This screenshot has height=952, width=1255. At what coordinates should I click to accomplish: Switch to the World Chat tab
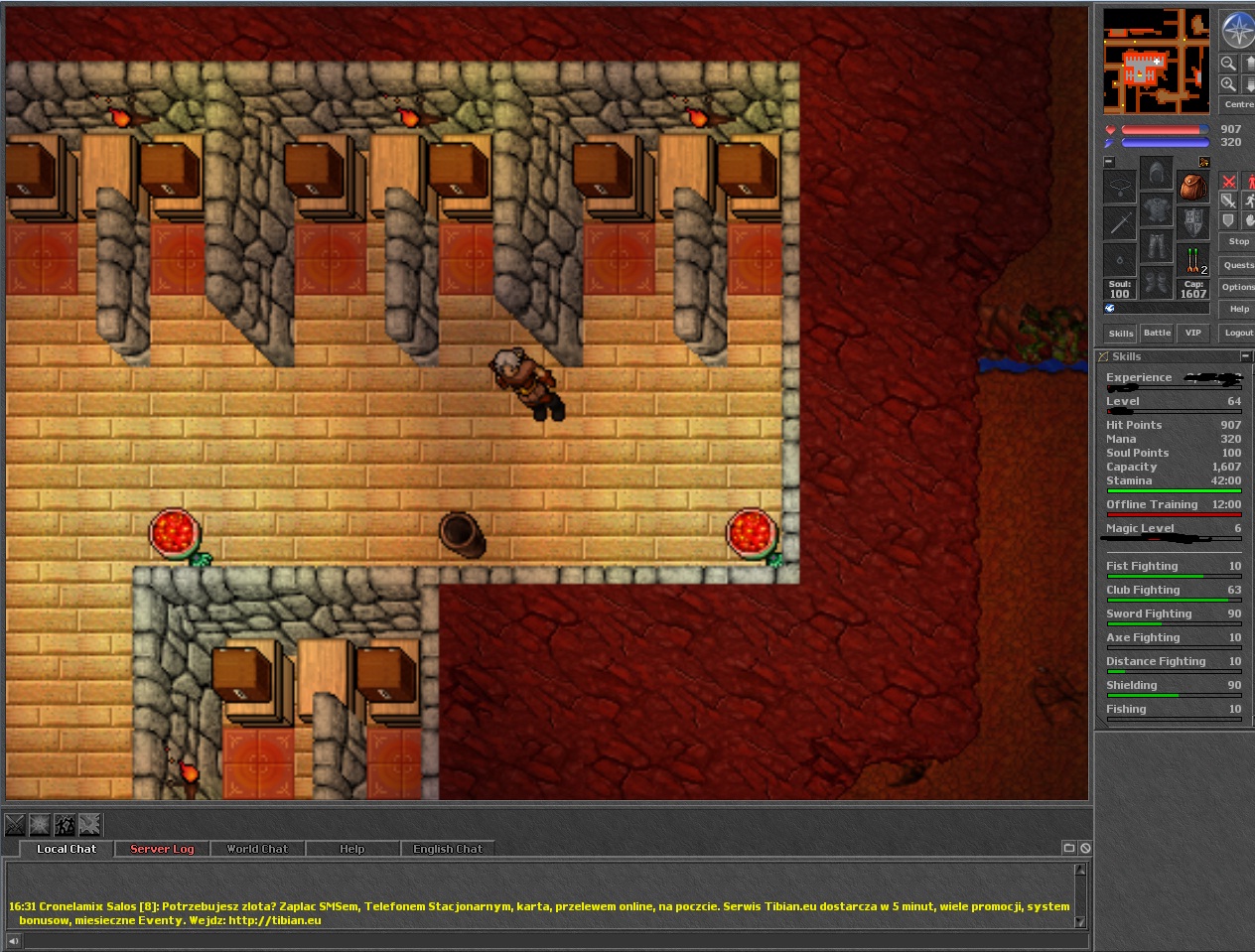[257, 849]
